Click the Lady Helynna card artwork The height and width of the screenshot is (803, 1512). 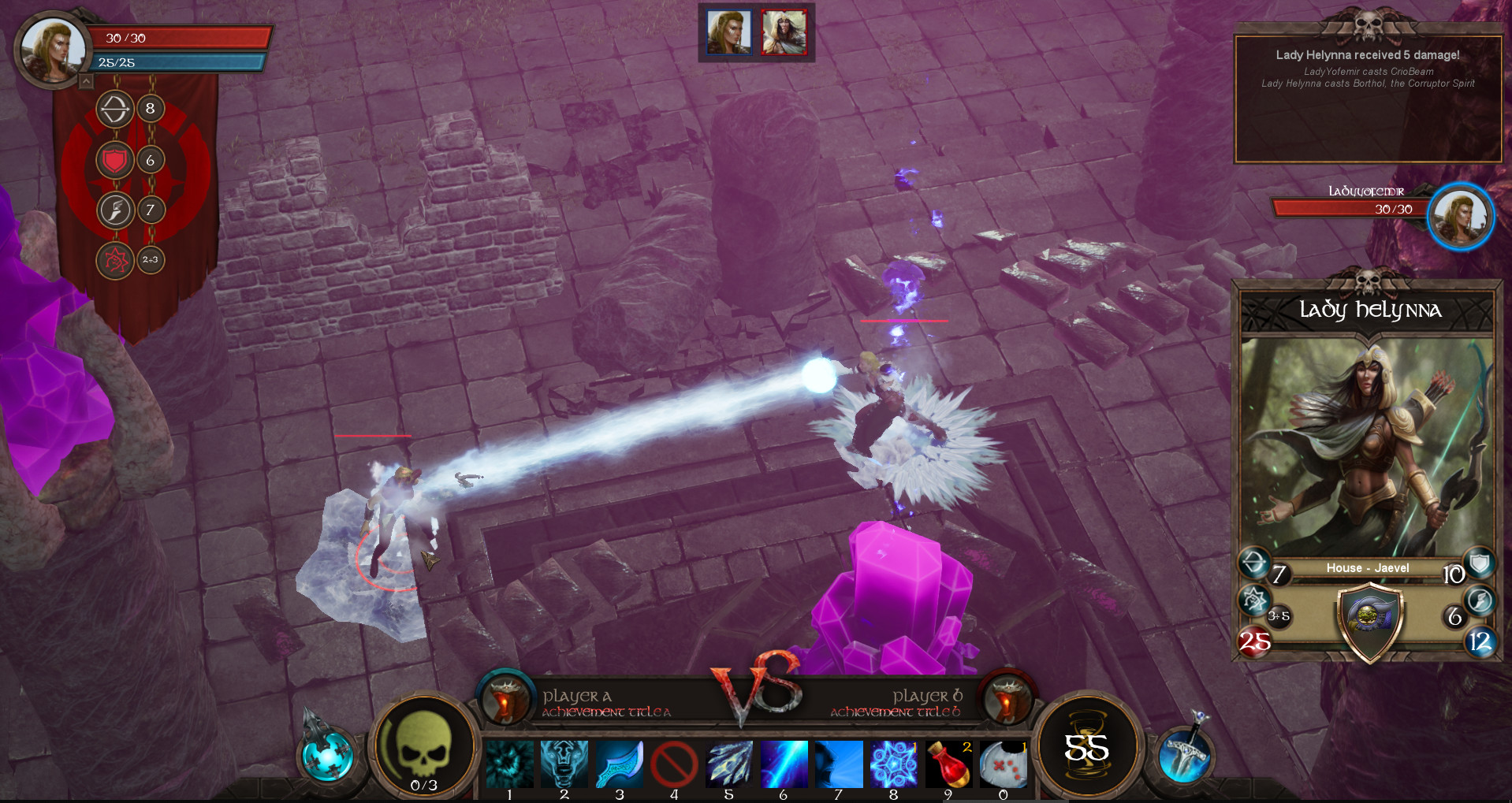pos(1368,441)
